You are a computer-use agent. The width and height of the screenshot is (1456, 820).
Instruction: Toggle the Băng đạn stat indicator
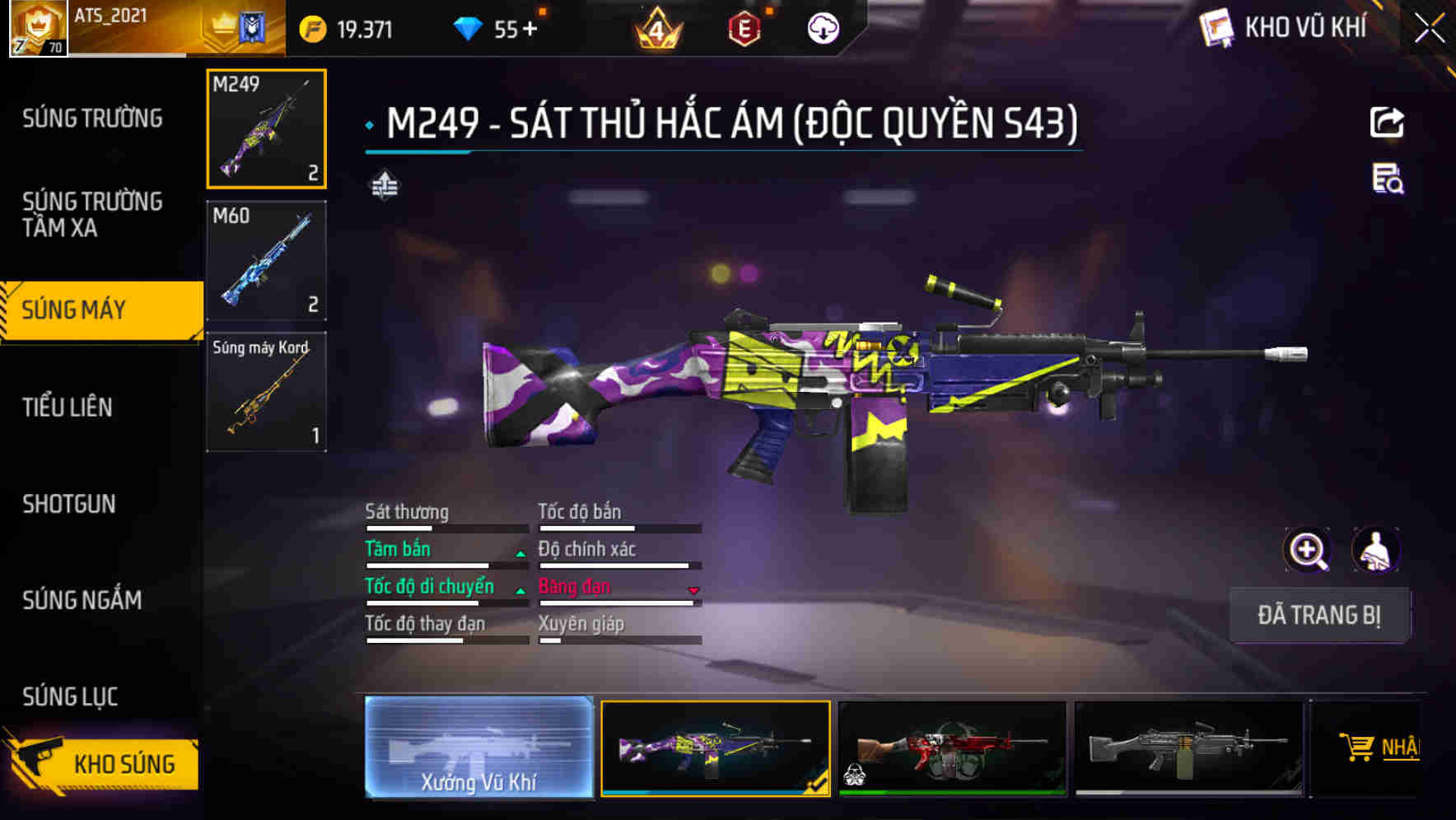(x=692, y=589)
